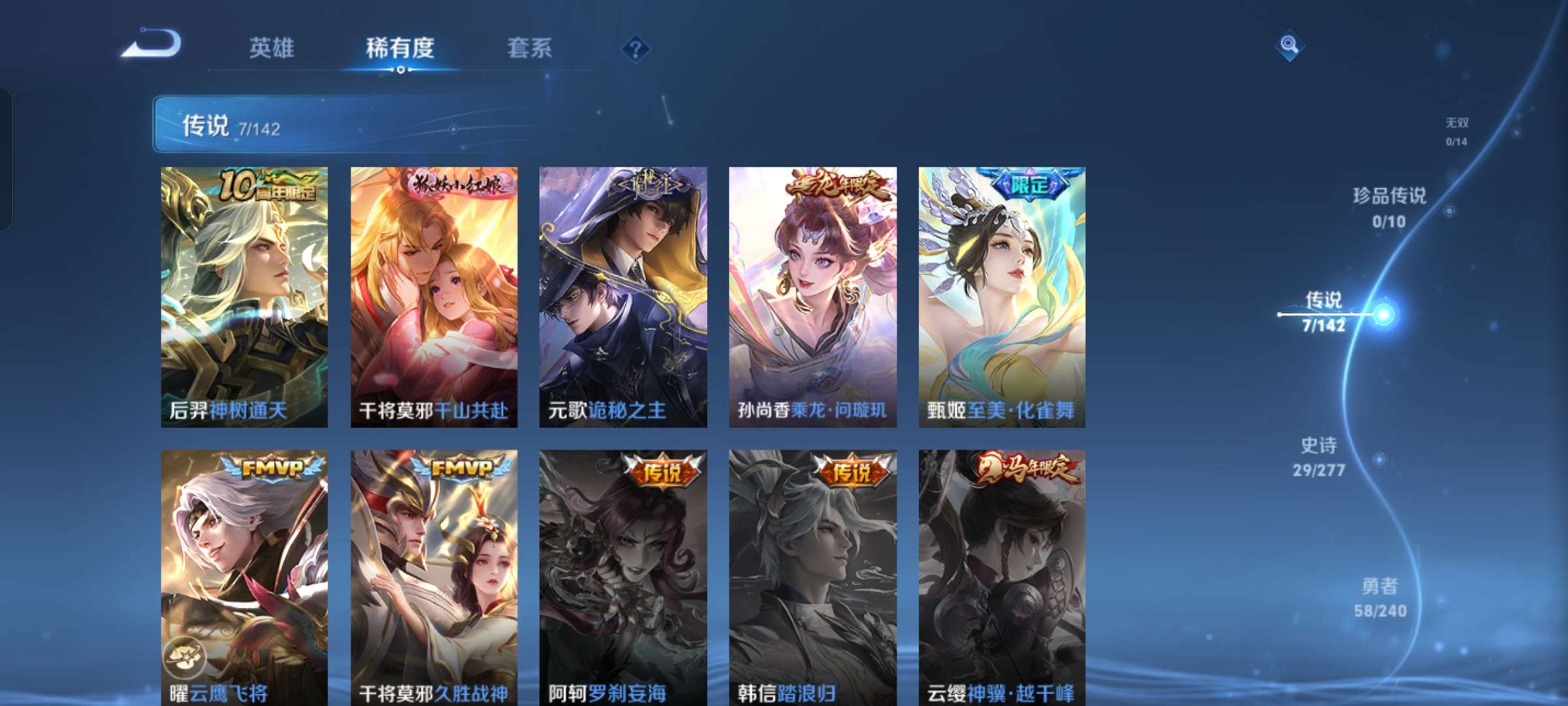Switch to the 套系 tab
Screen dimensions: 1568x706
[x=529, y=48]
